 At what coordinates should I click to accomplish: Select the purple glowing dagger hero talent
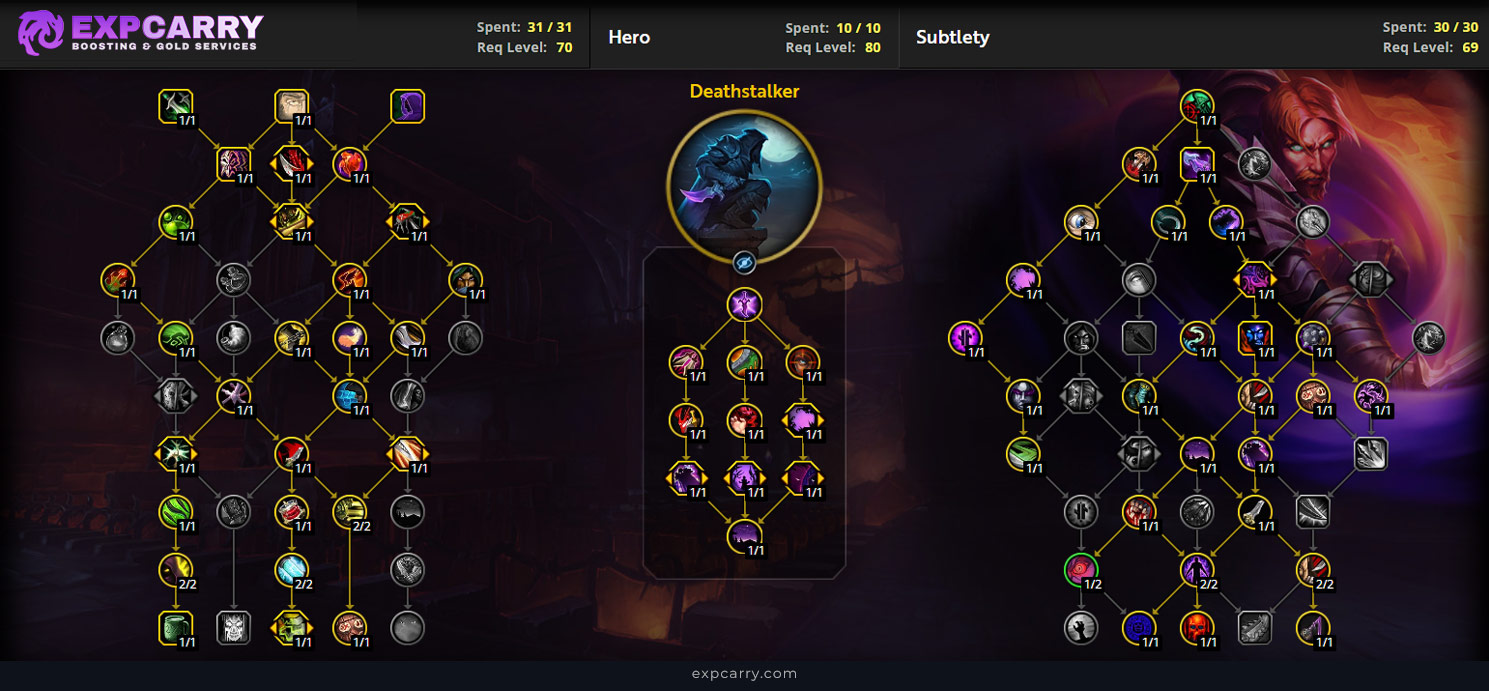[x=743, y=304]
